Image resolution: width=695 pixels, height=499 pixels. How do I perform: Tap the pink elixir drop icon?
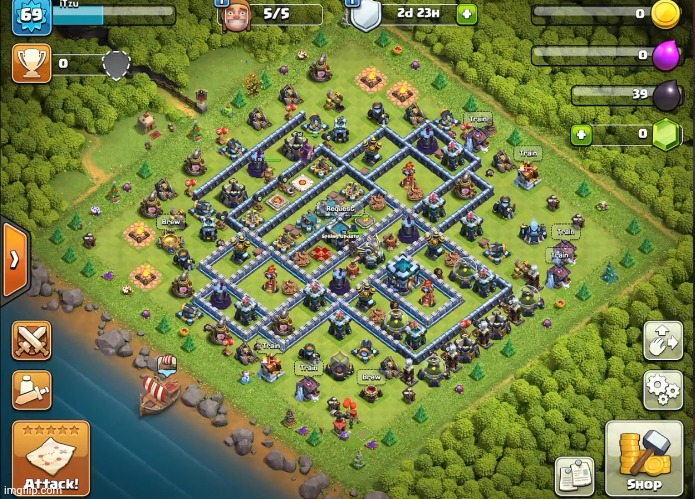[x=666, y=56]
